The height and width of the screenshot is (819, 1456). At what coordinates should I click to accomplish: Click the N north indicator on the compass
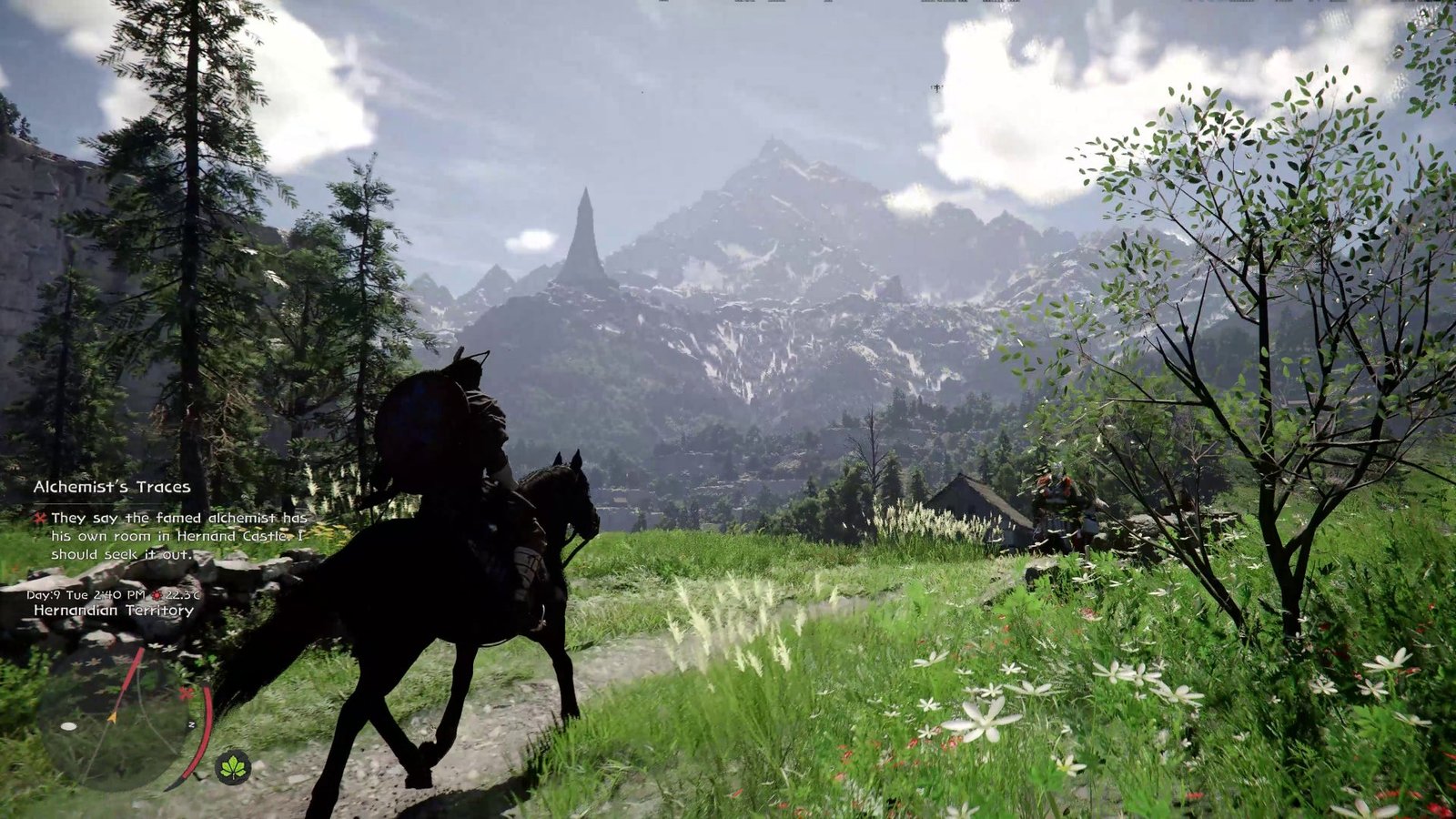point(193,724)
